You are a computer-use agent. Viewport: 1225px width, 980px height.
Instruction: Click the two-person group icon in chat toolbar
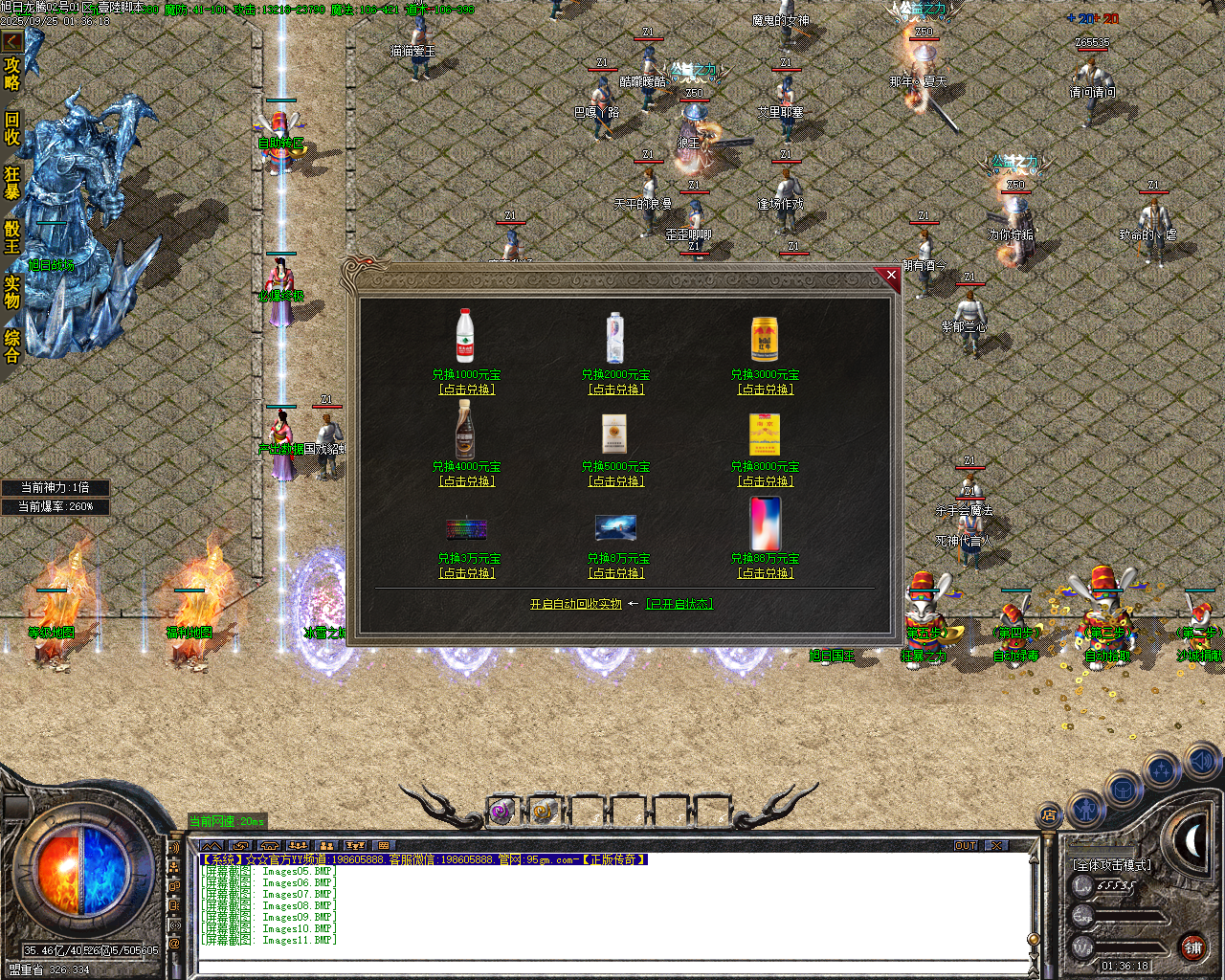click(328, 846)
